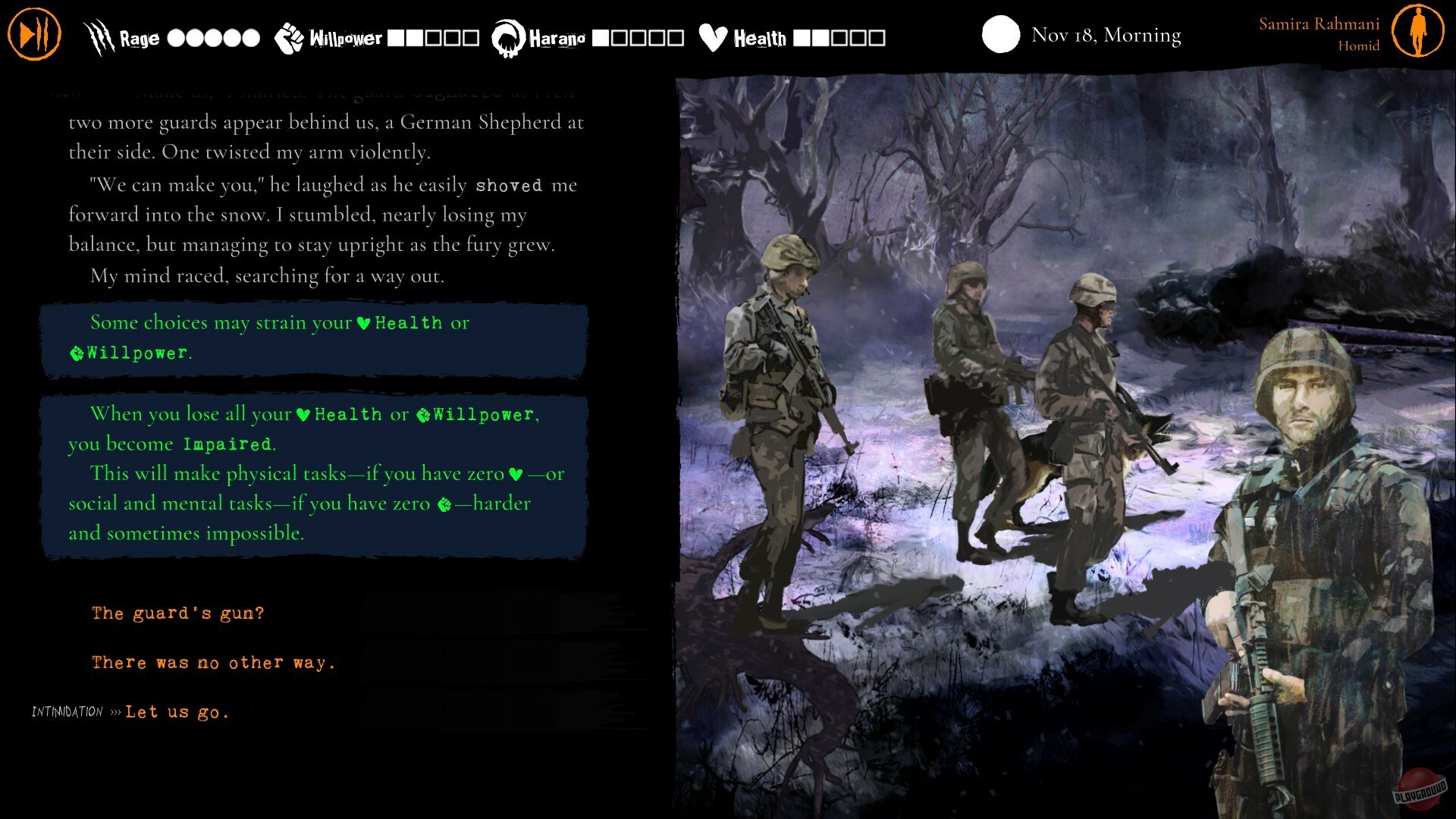Open the pause menu via the orange play icon
Image resolution: width=1456 pixels, height=819 pixels.
coord(33,33)
